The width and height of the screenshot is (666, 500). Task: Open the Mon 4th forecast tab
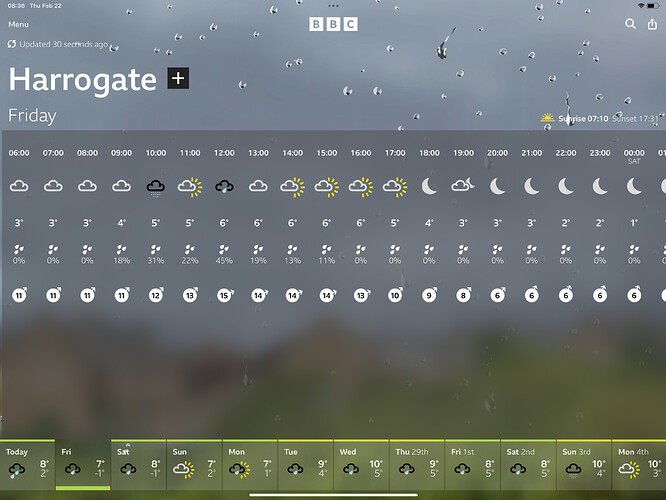pyautogui.click(x=639, y=465)
